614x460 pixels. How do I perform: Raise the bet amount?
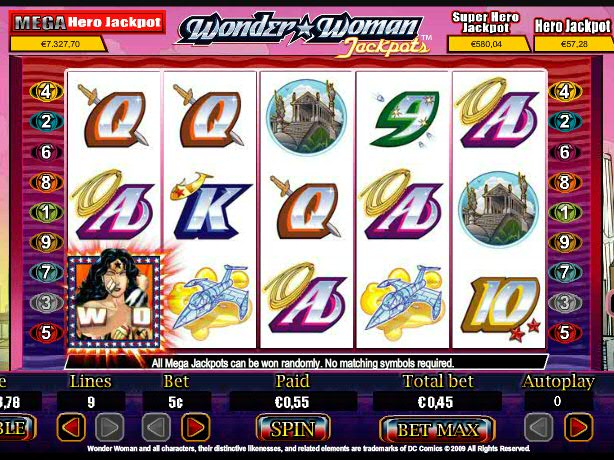[198, 429]
